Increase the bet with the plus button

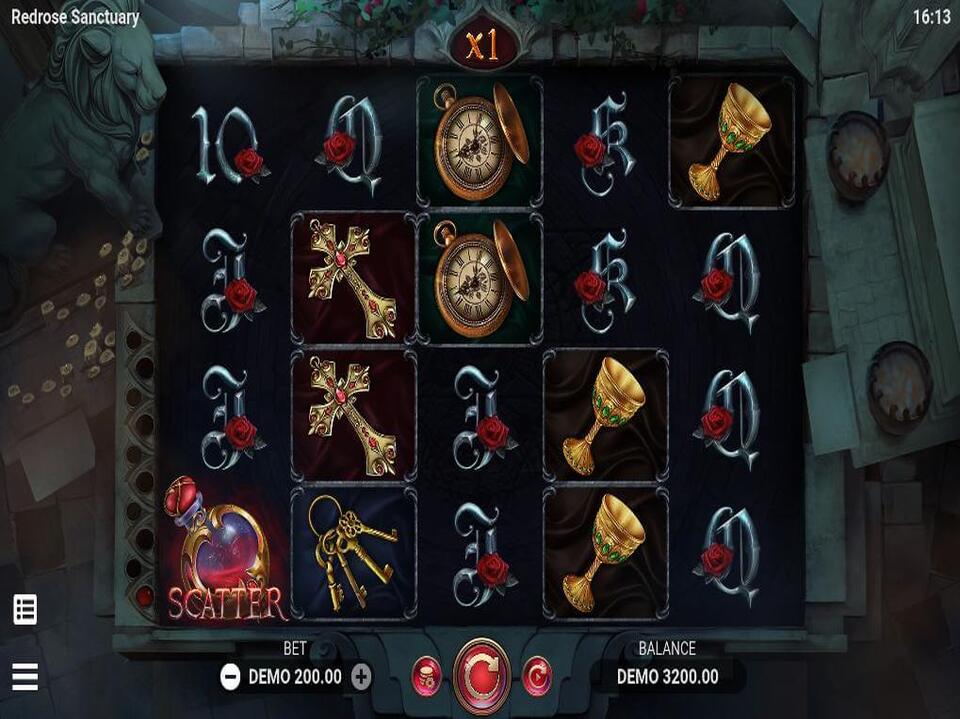coord(361,677)
